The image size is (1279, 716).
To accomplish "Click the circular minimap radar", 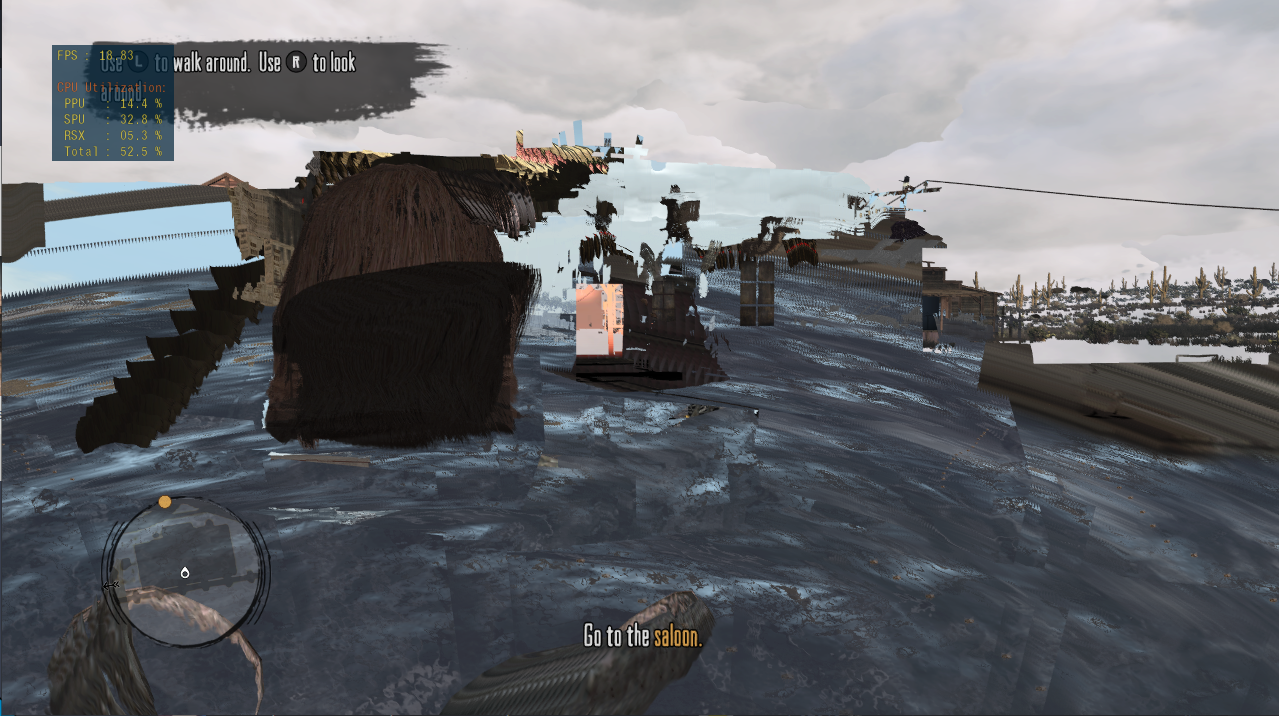I will tap(186, 571).
